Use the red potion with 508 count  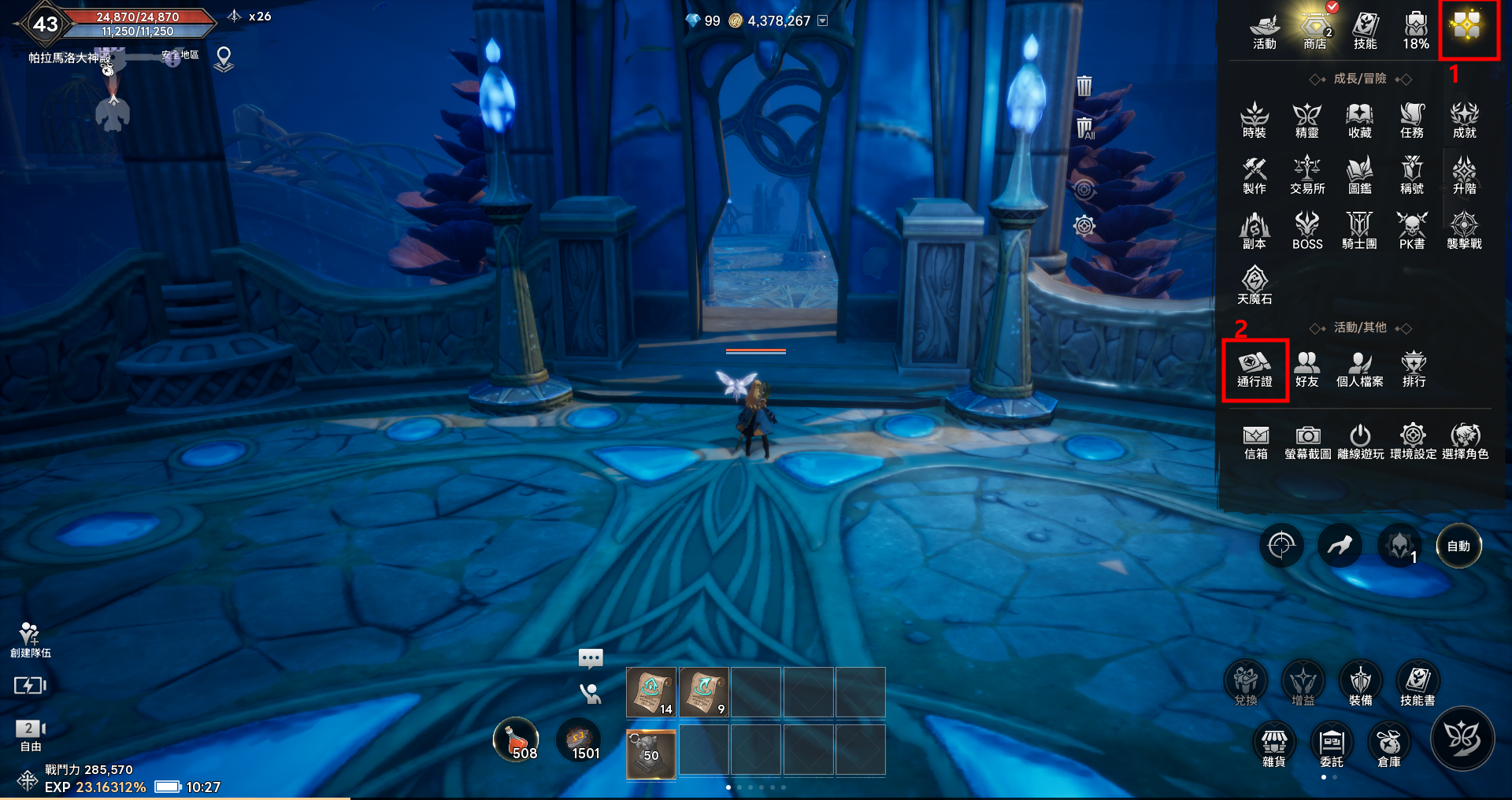(516, 740)
